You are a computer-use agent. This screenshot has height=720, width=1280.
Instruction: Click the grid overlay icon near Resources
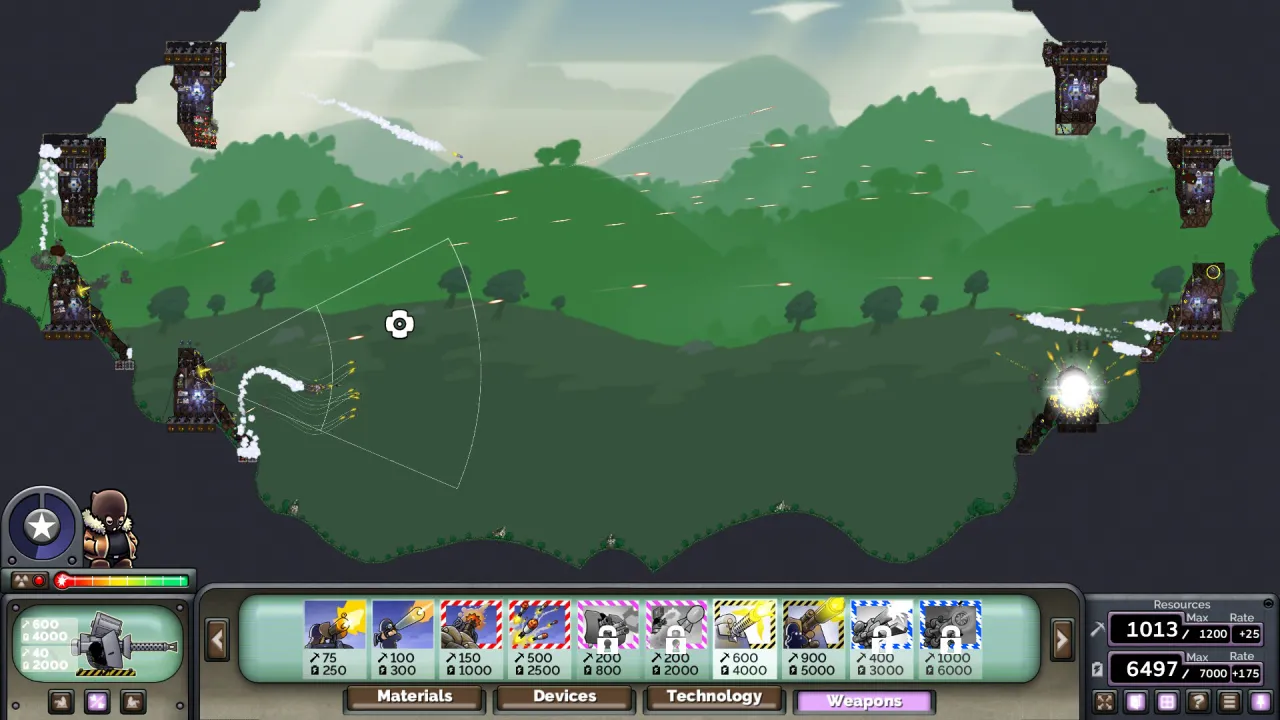click(1168, 700)
